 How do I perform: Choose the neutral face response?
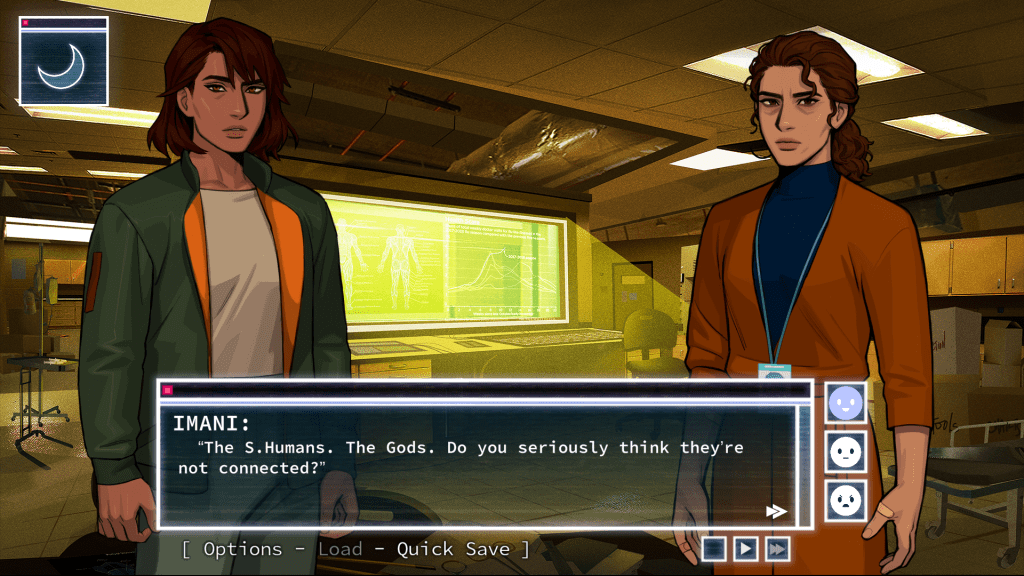[846, 452]
